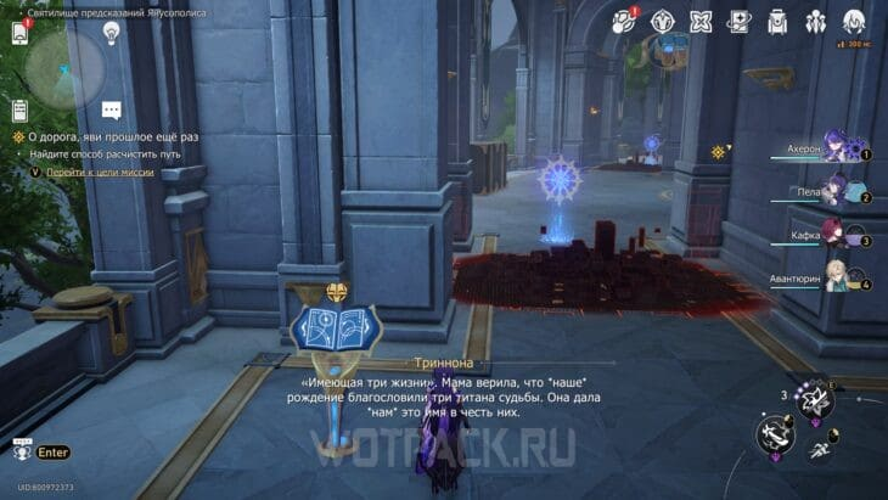This screenshot has width=888, height=500.
Task: Open the events icon with red notification
Action: 624,21
